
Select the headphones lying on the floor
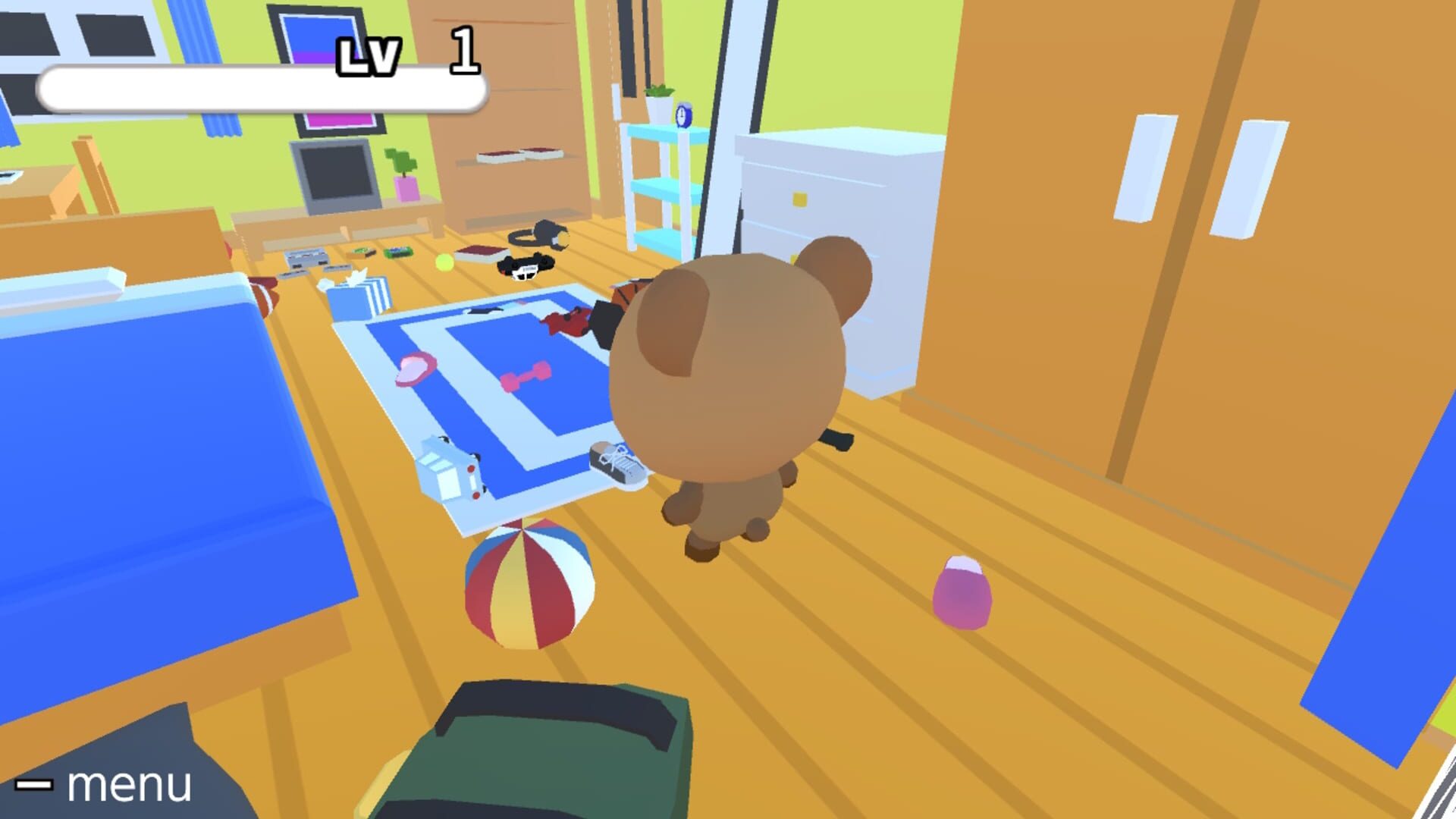pos(540,235)
